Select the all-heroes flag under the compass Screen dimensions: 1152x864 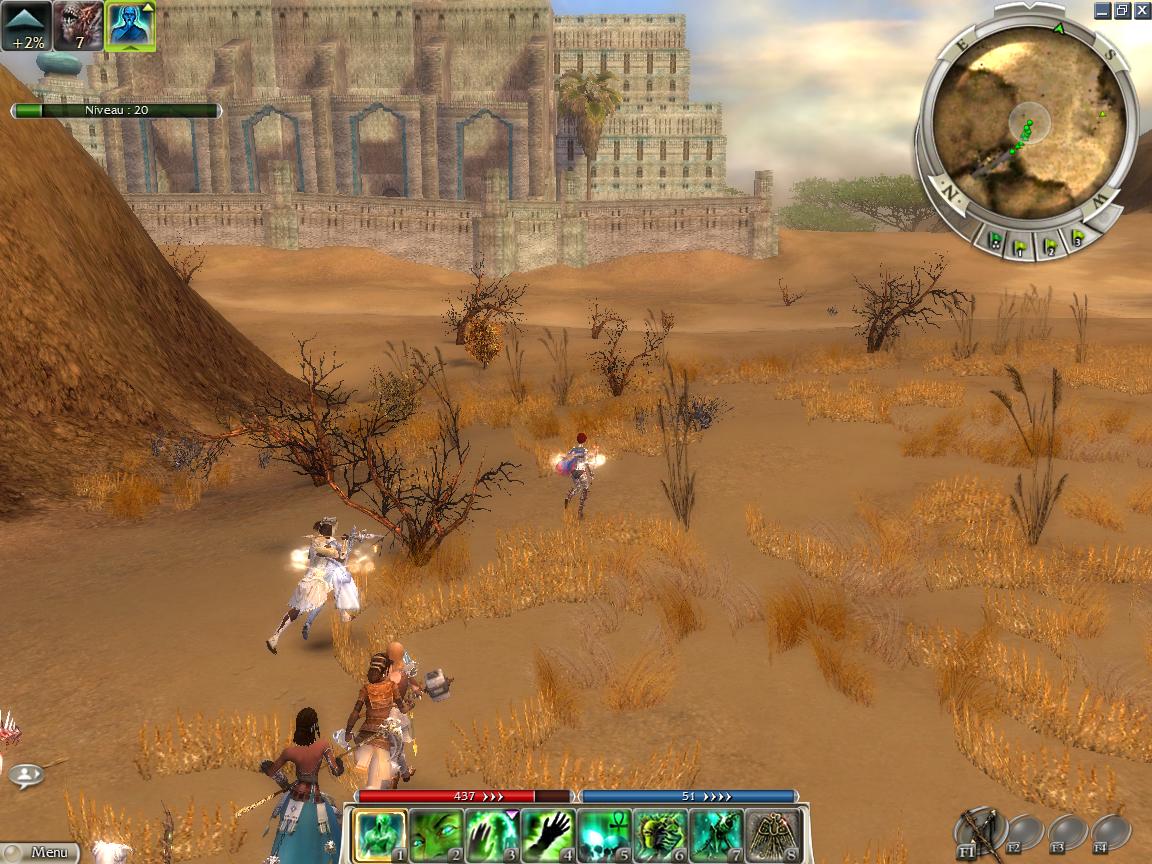click(x=995, y=241)
